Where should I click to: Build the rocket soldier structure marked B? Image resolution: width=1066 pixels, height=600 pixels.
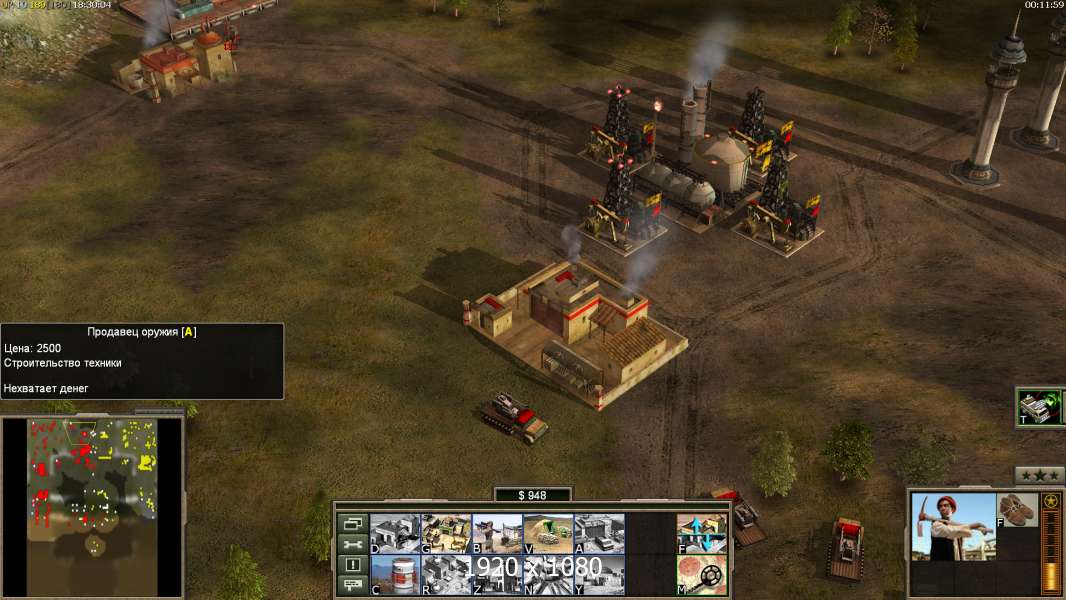point(497,532)
